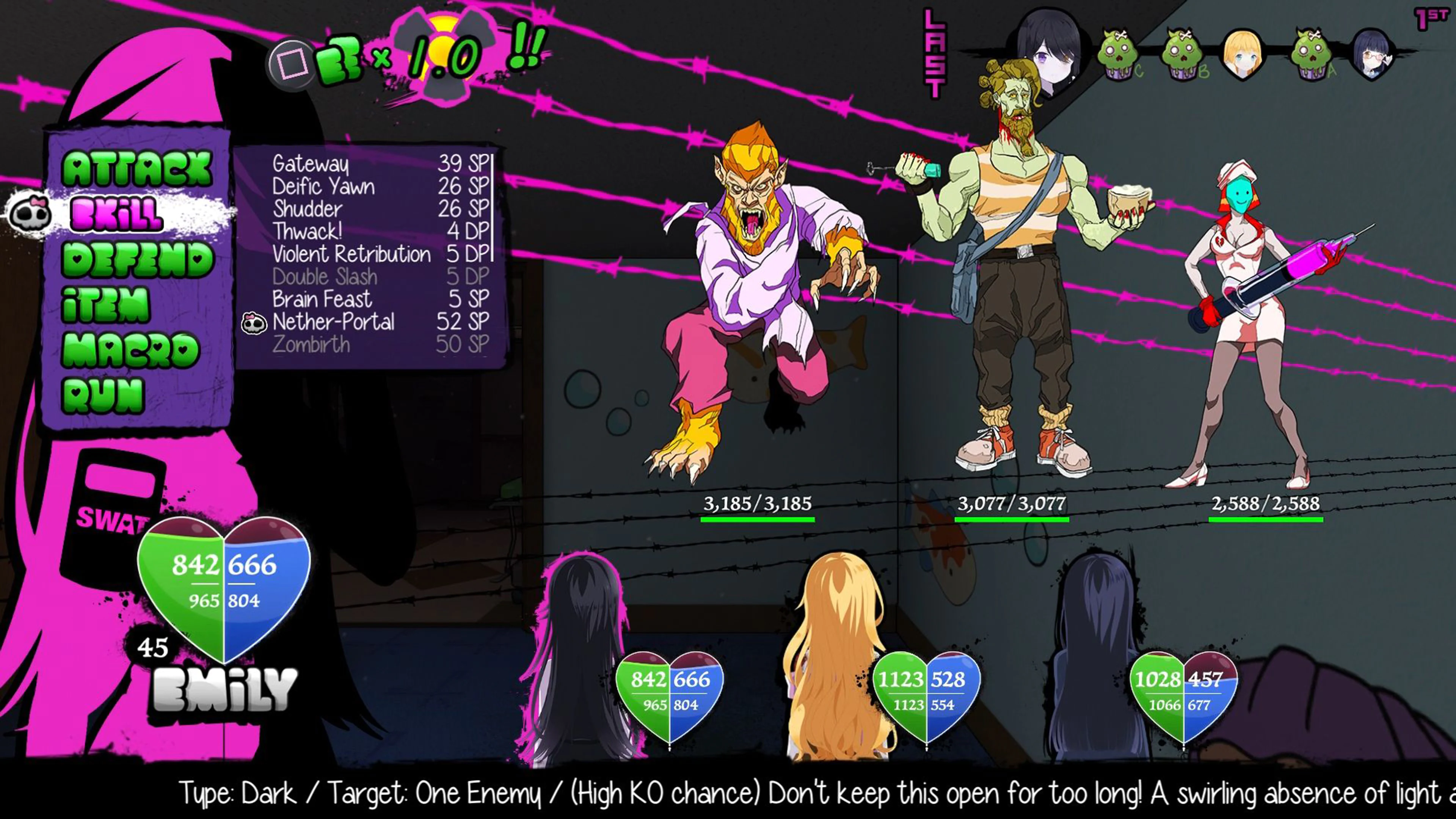The image size is (1456, 819).
Task: Open the ITEM menu
Action: (x=106, y=304)
